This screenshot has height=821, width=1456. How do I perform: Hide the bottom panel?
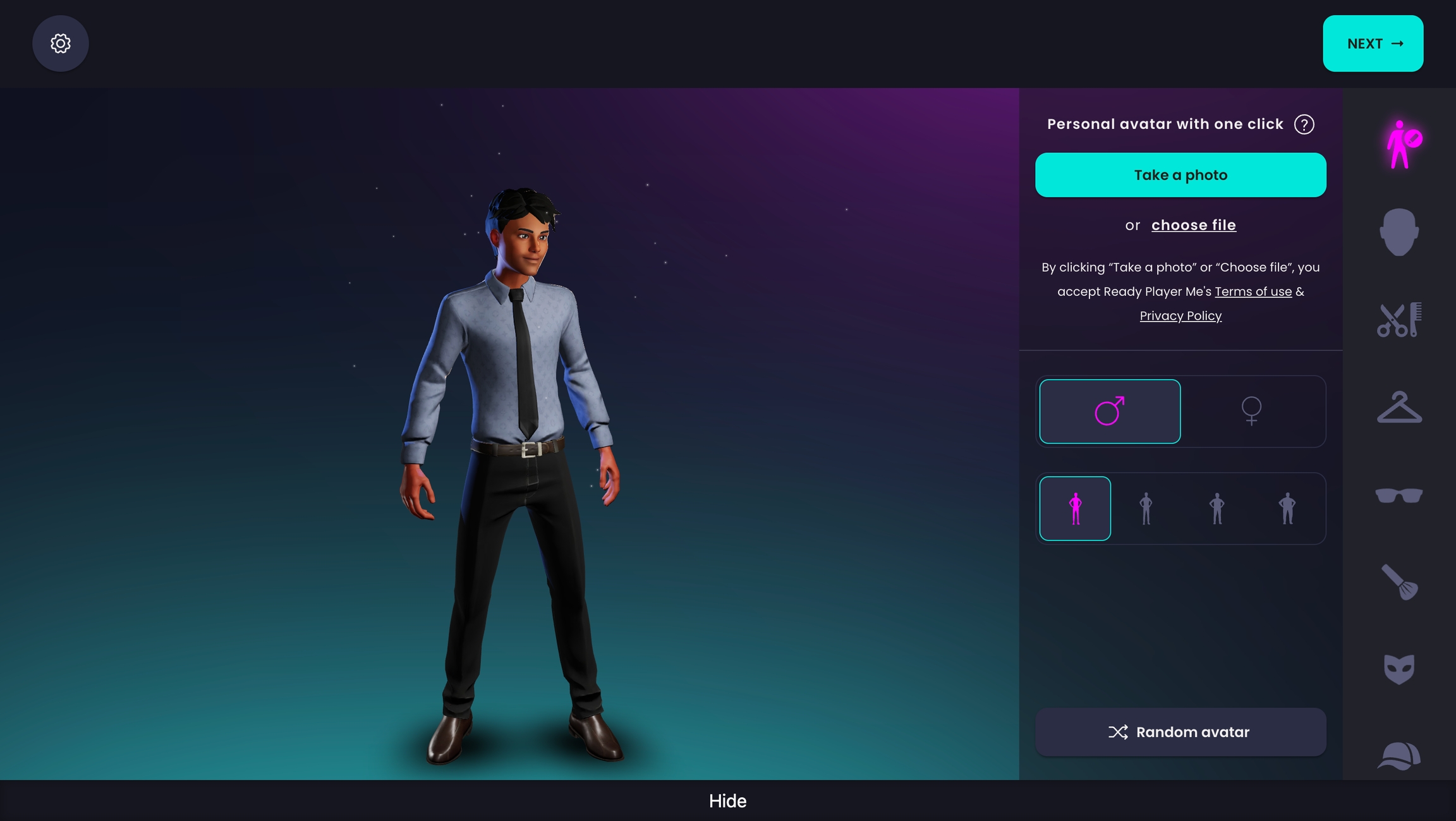point(727,801)
